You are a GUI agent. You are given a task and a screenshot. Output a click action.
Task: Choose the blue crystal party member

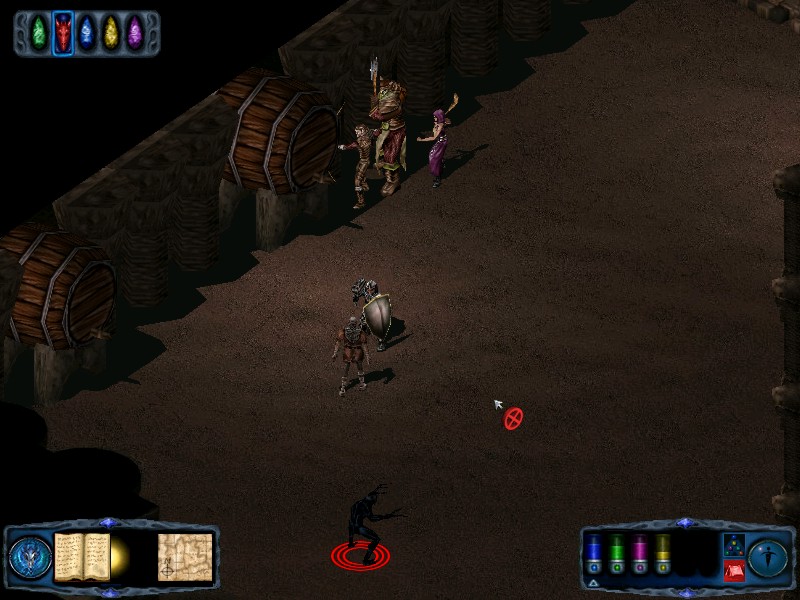[87, 33]
